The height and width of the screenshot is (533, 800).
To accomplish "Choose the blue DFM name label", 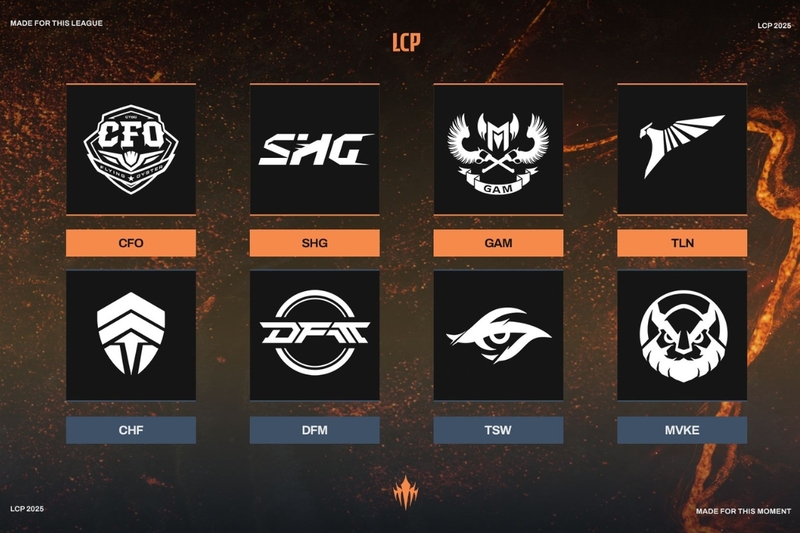I will click(315, 430).
